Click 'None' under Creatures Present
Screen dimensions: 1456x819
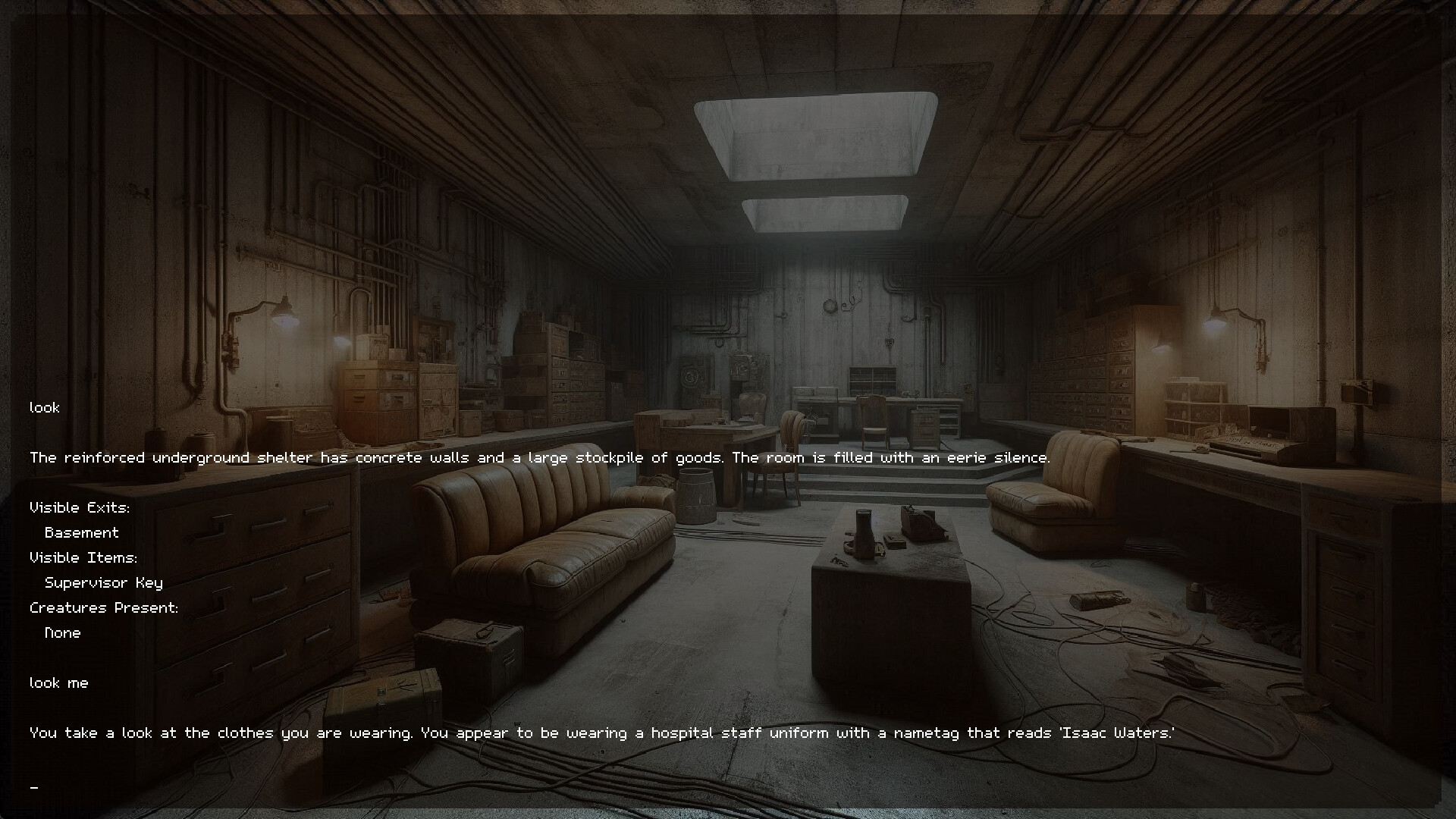(x=62, y=632)
